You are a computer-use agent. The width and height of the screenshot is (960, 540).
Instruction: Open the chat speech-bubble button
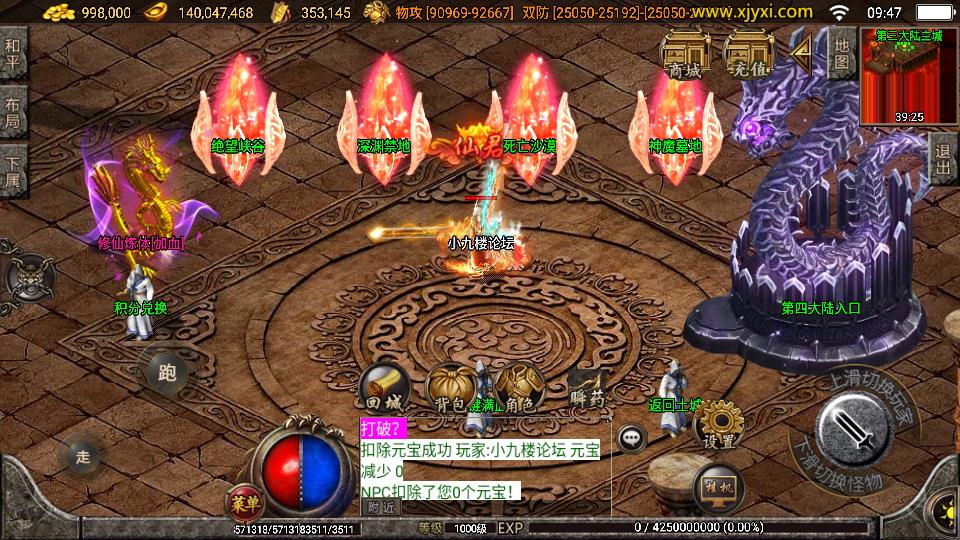631,437
